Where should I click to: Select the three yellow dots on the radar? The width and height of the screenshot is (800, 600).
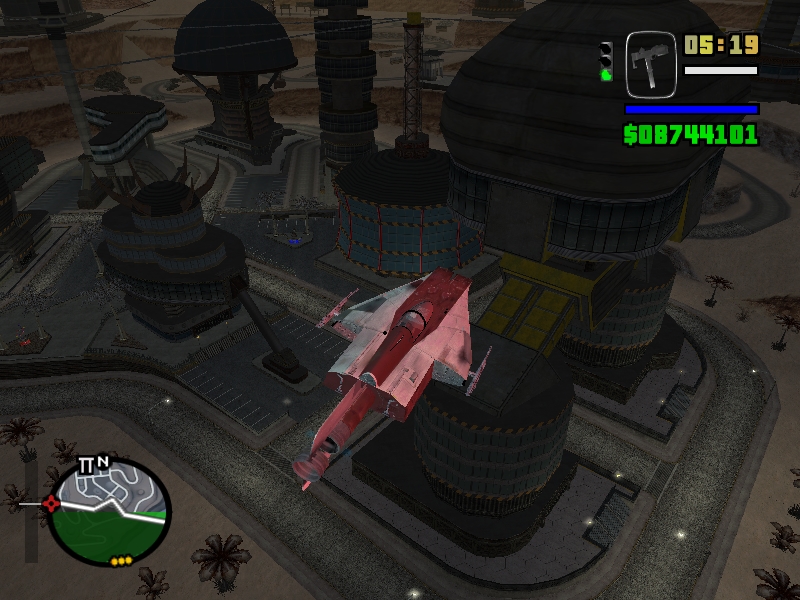click(122, 561)
